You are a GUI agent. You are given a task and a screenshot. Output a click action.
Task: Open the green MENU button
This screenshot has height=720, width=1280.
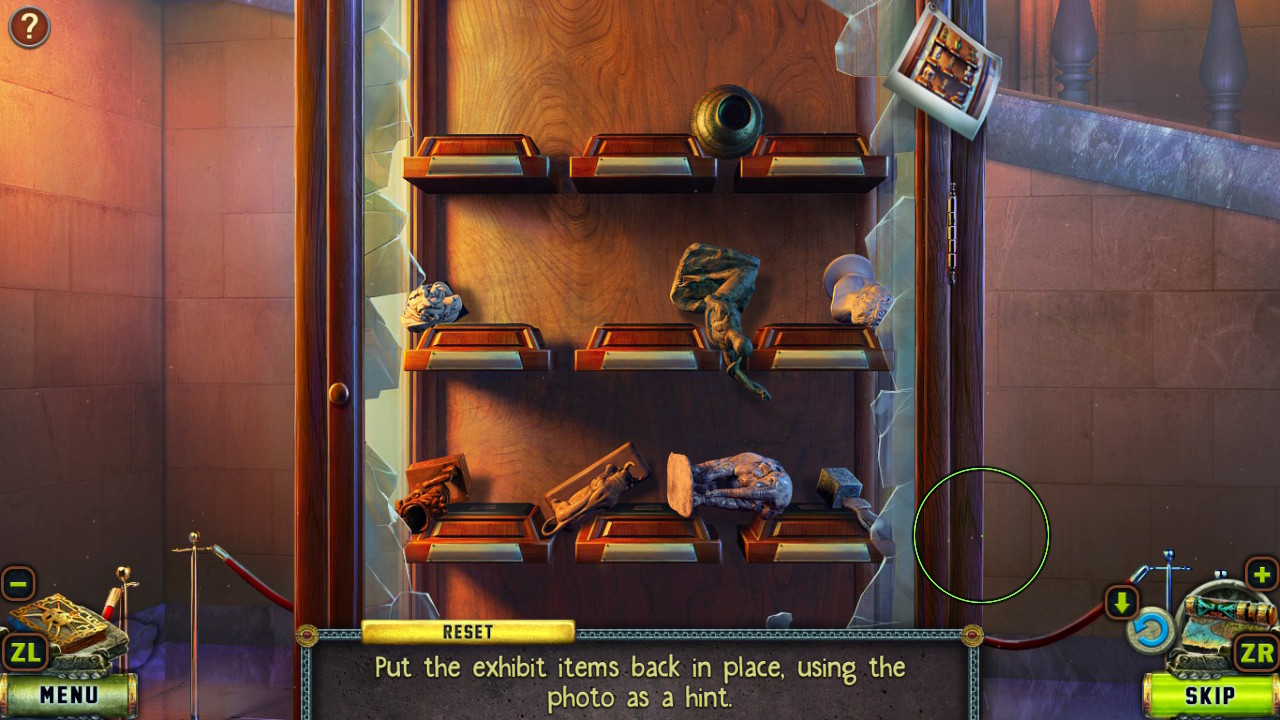tap(69, 695)
